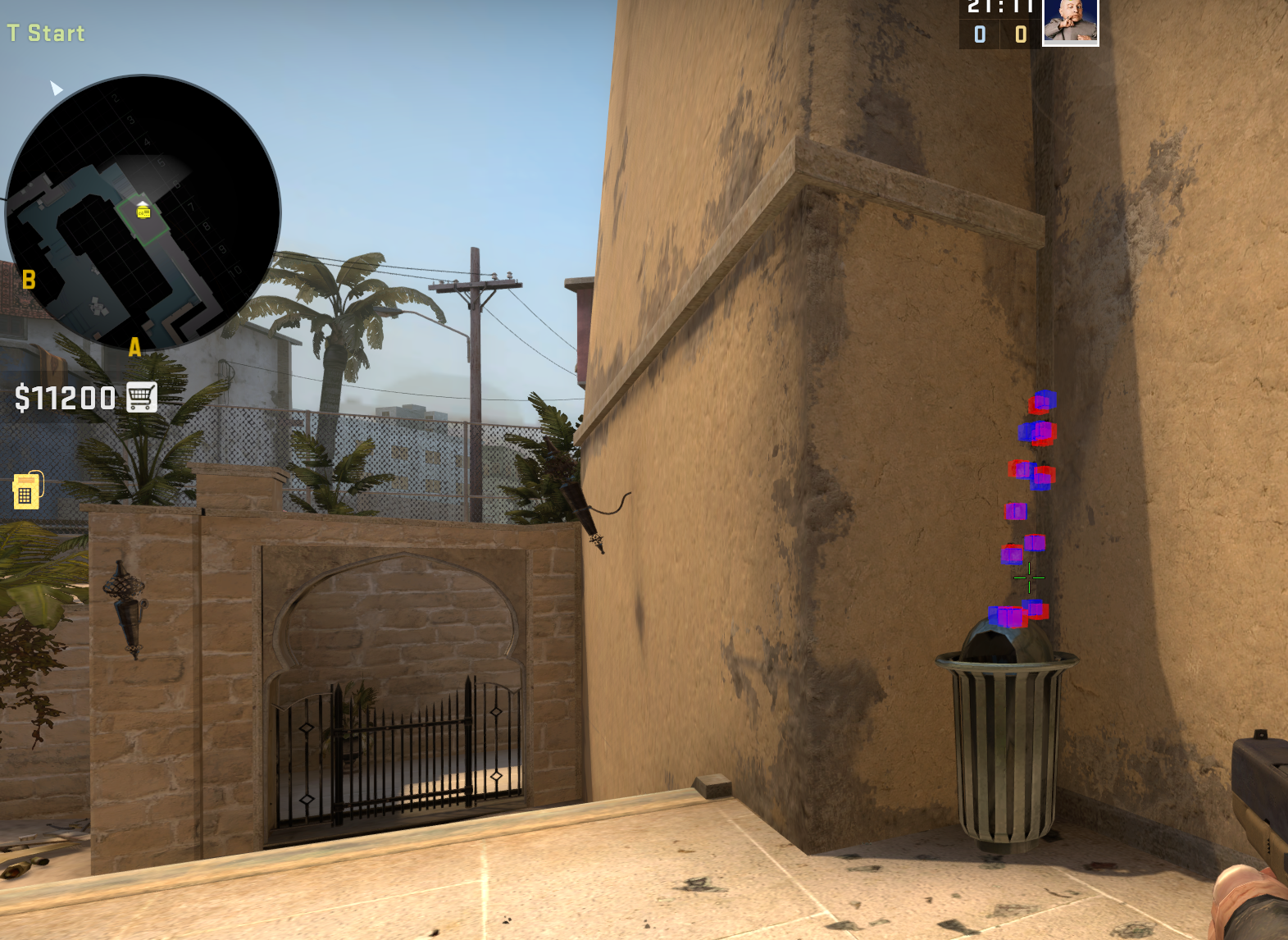Click the green crosshair at screen center
The width and height of the screenshot is (1288, 940).
[1027, 578]
